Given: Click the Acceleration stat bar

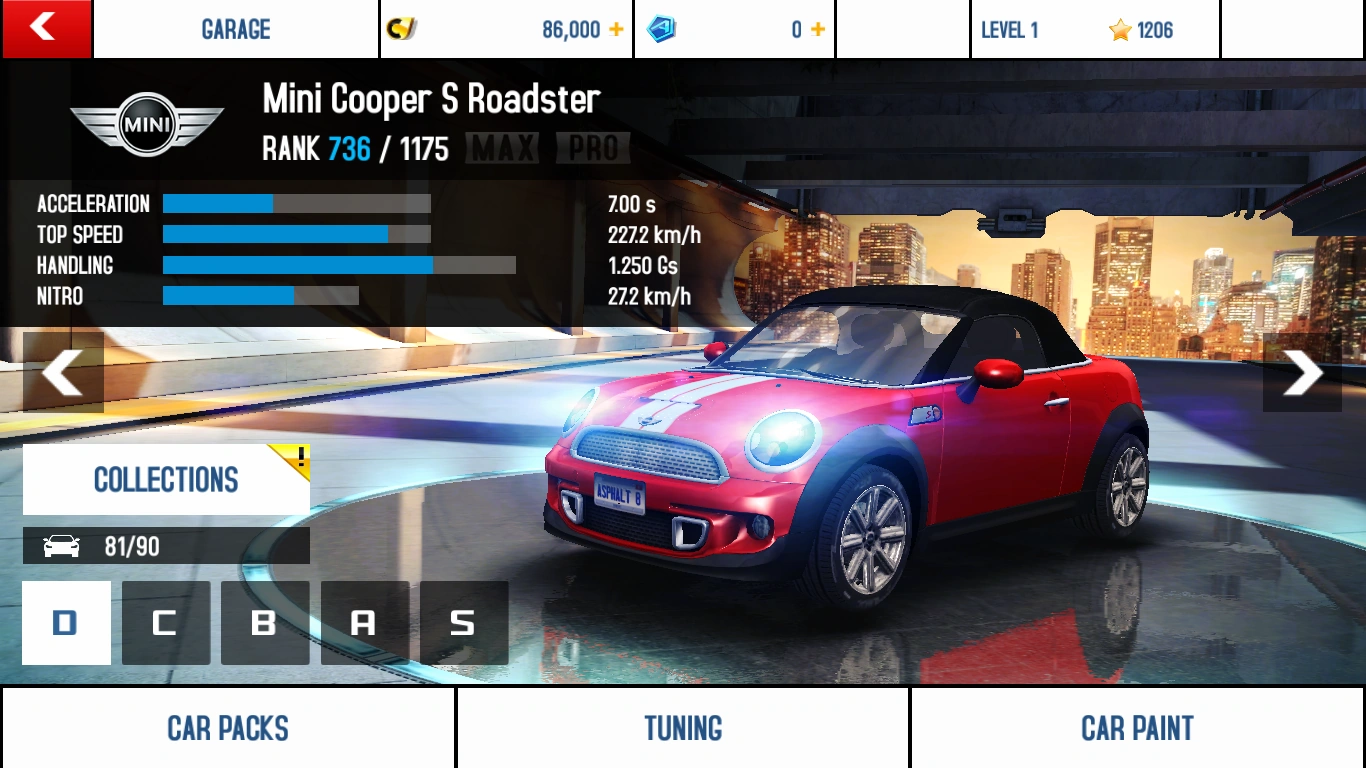Looking at the screenshot, I should click(x=295, y=203).
